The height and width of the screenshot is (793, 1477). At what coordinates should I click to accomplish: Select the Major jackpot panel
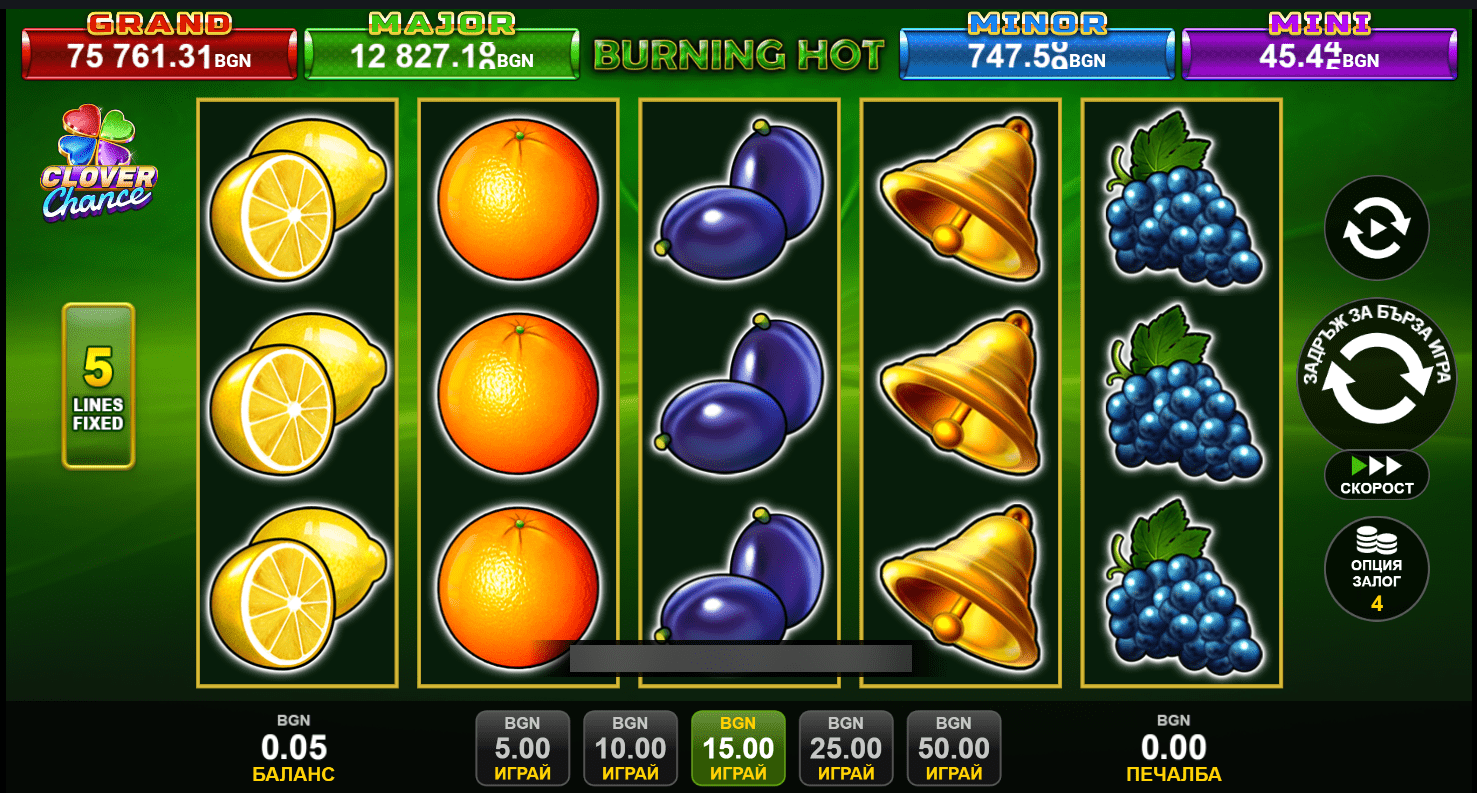click(441, 52)
